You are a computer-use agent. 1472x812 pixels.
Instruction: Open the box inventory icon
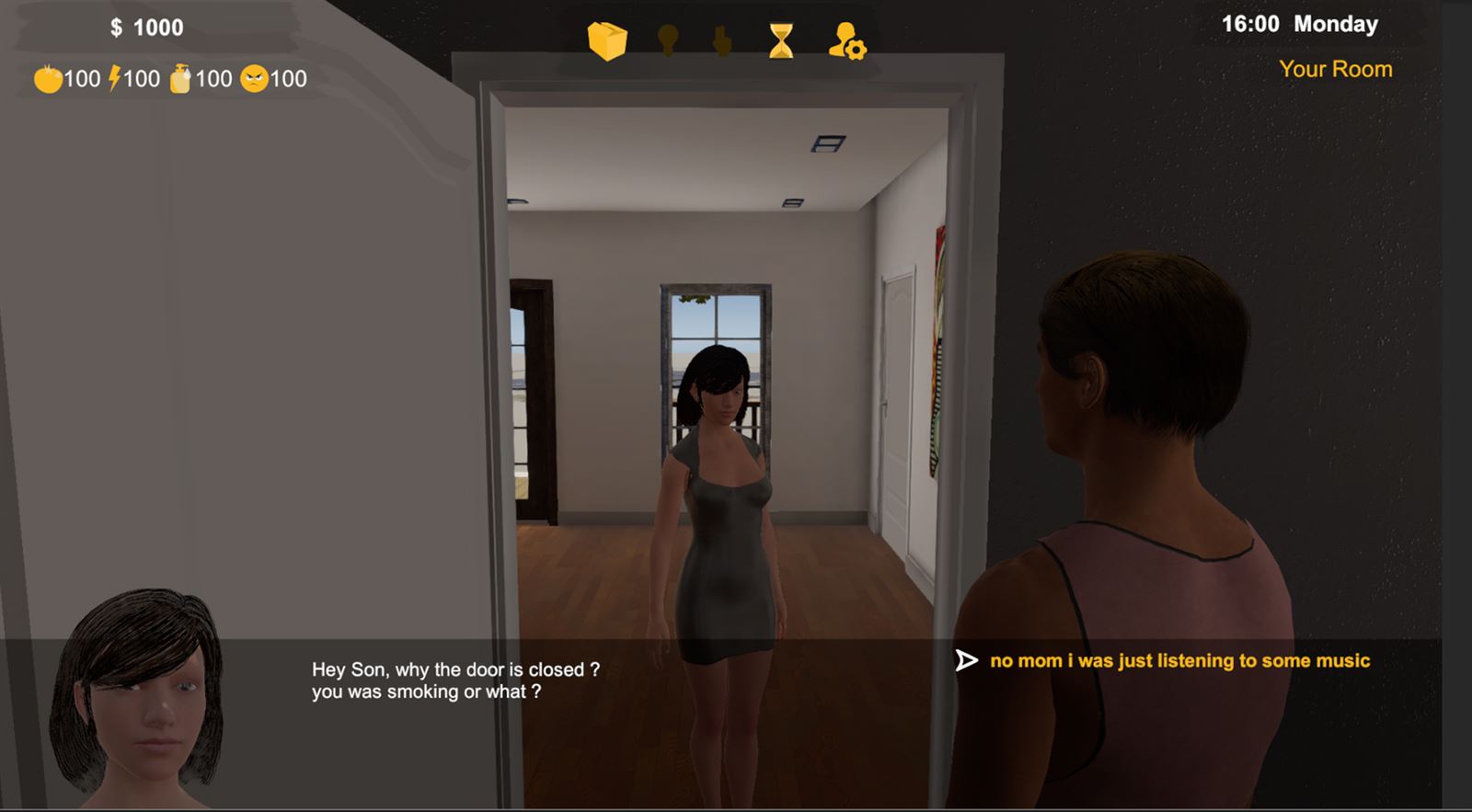pos(607,41)
